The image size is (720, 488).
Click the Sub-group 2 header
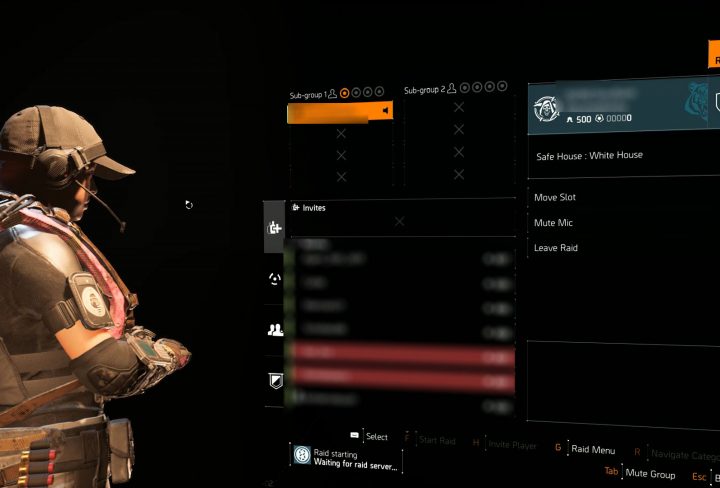click(424, 91)
